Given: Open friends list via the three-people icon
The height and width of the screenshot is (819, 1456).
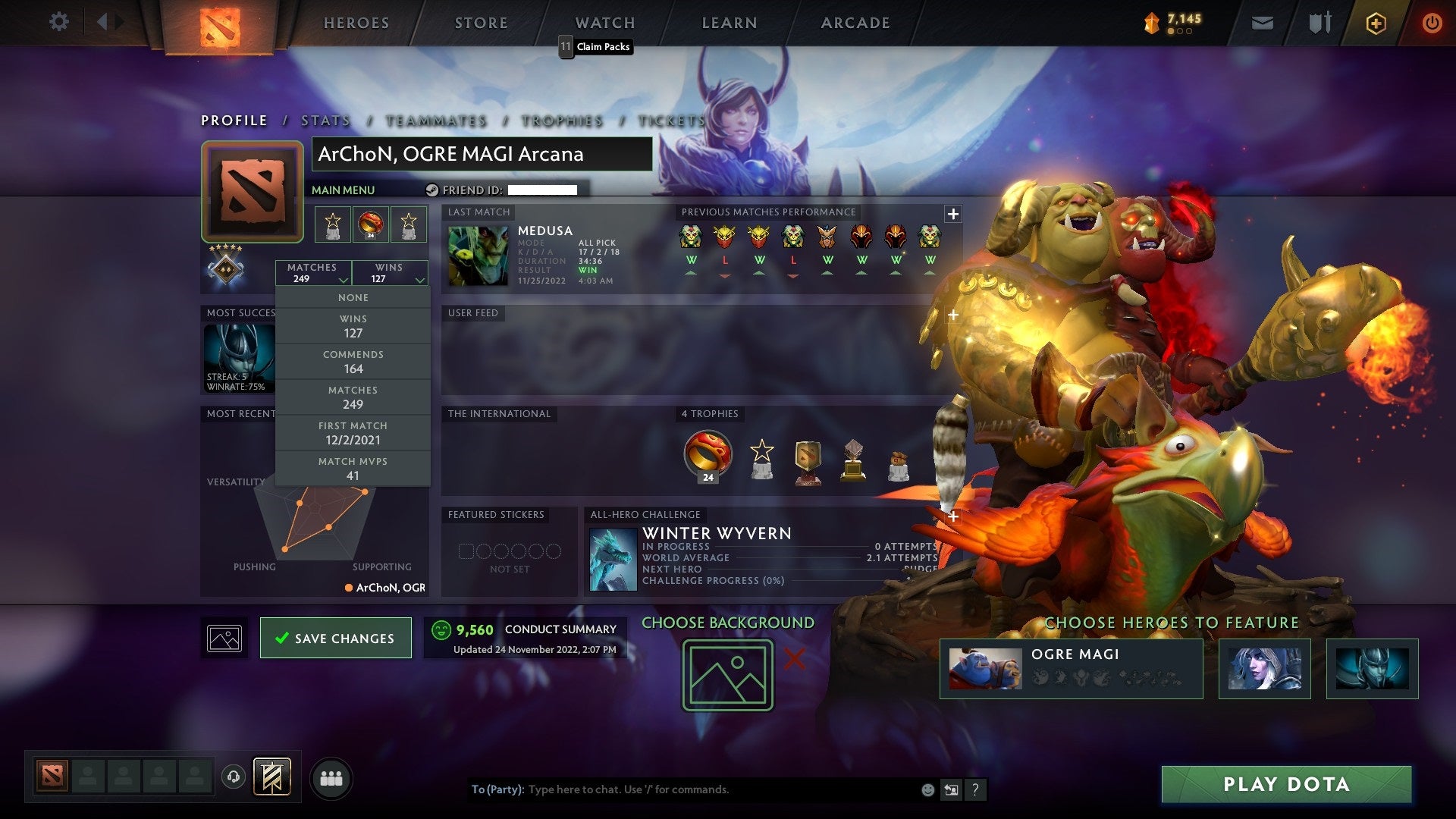Looking at the screenshot, I should tap(331, 777).
